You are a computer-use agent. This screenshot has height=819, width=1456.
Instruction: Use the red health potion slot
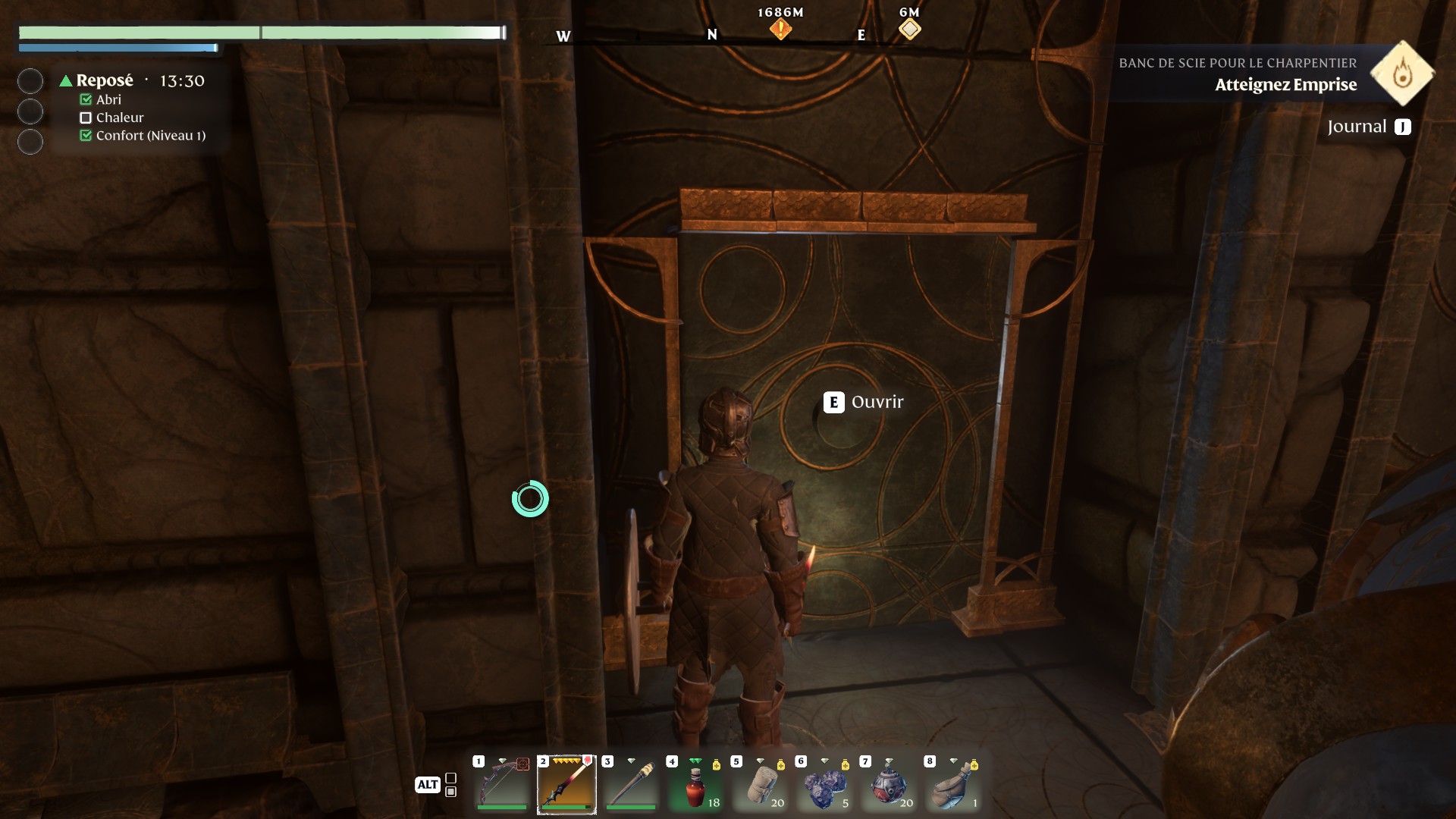pyautogui.click(x=695, y=784)
